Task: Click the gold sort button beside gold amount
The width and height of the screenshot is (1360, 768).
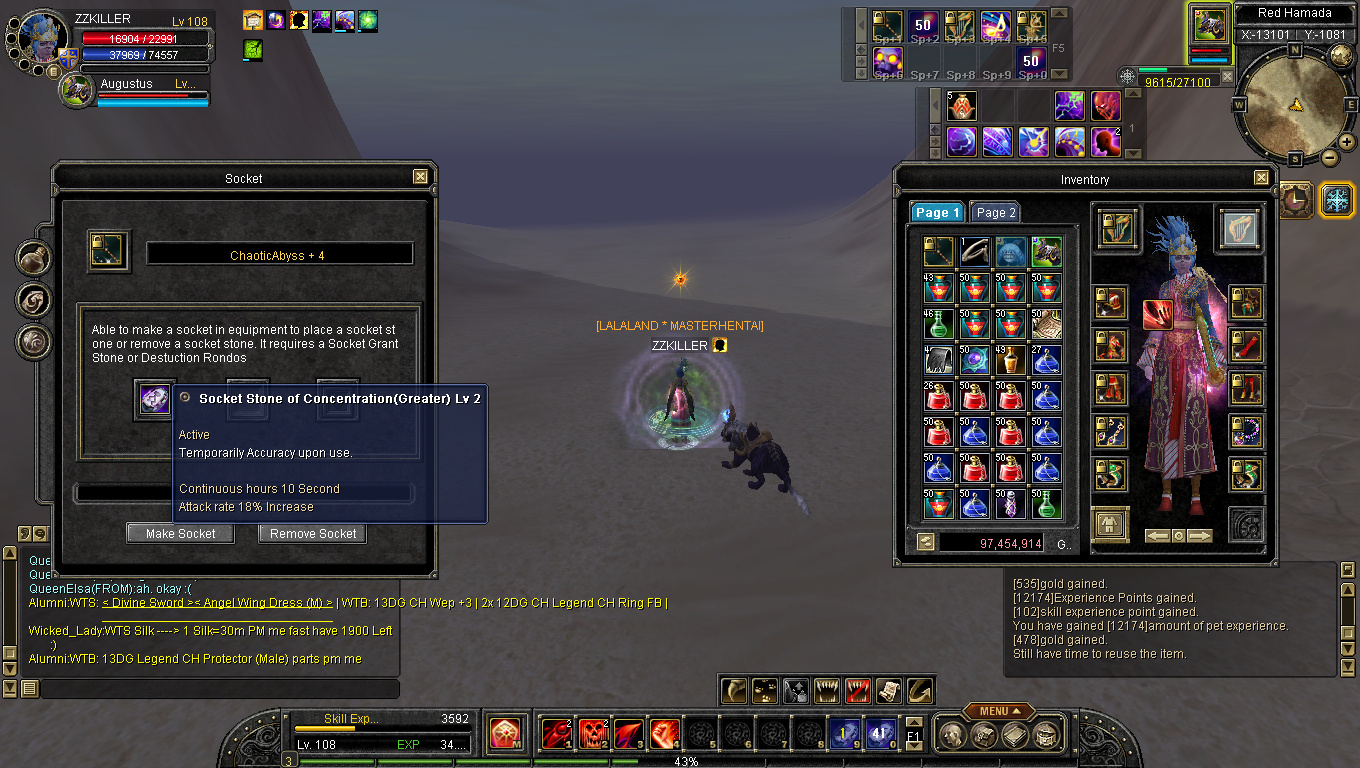Action: 925,542
